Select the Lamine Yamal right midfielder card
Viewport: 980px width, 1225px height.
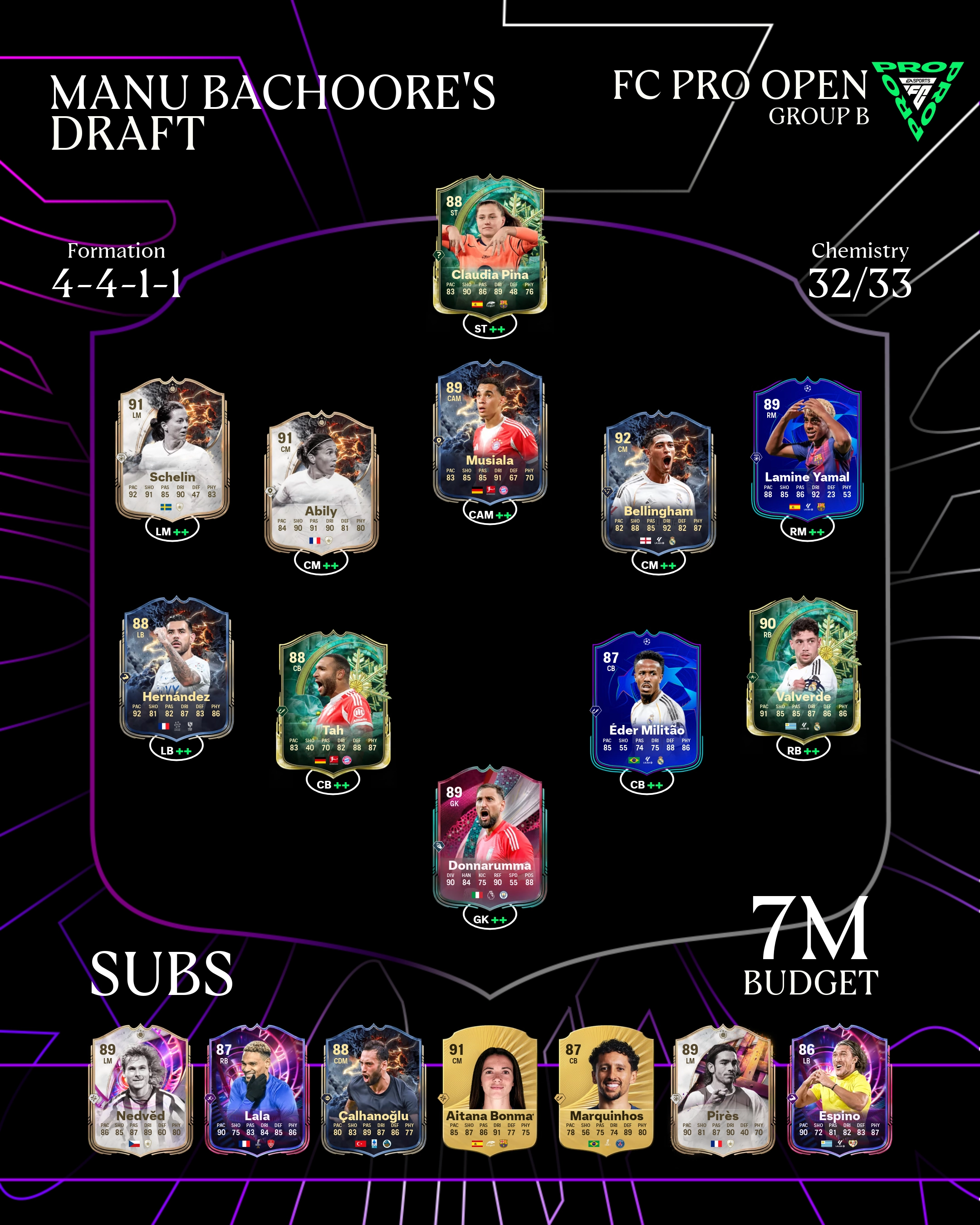click(x=807, y=449)
